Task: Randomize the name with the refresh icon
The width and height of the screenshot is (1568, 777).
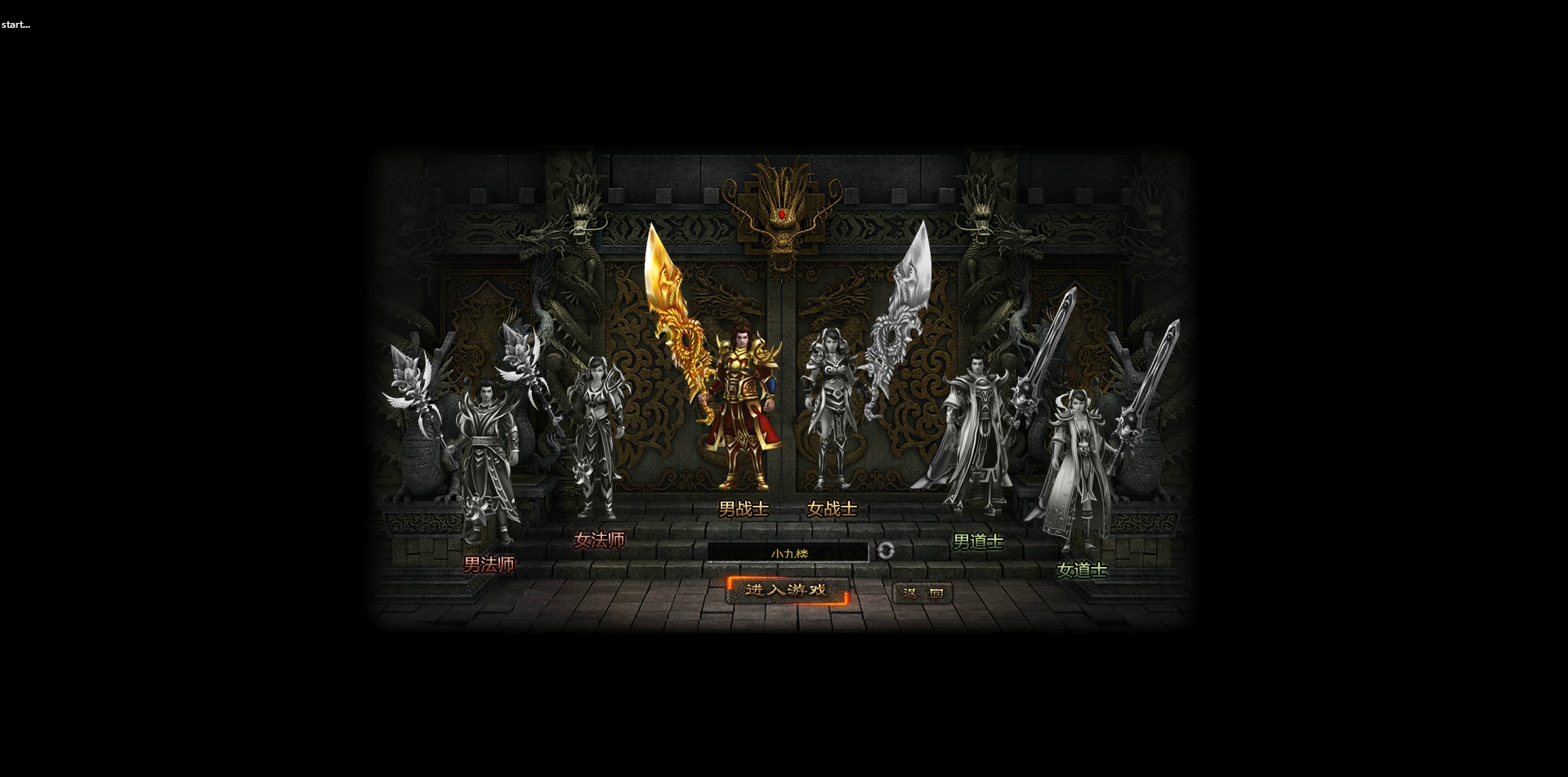Action: [885, 551]
